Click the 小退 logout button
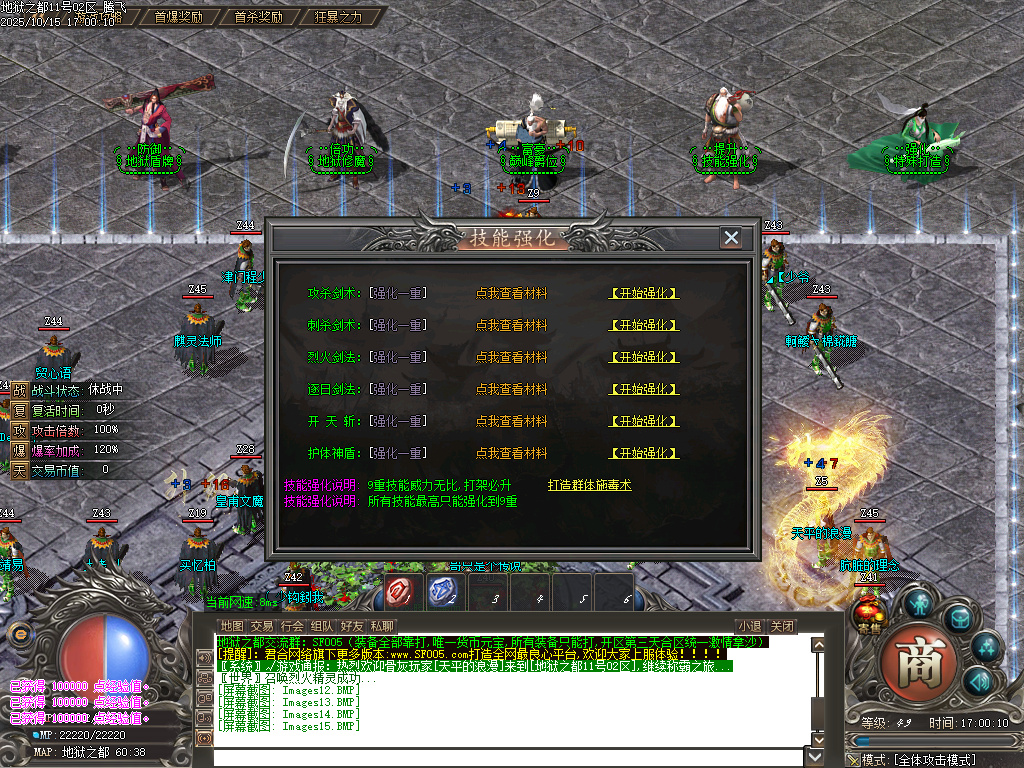 750,626
